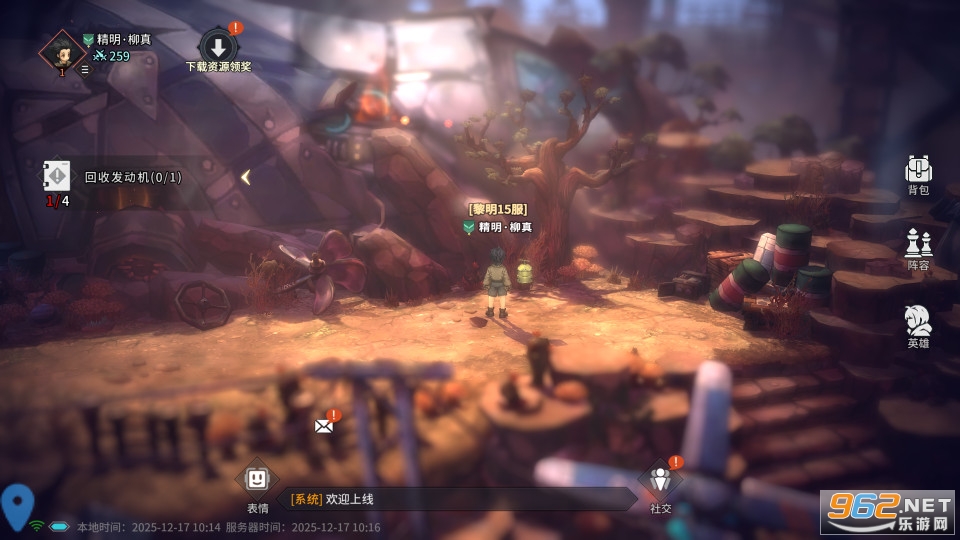Screen dimensions: 960x540
Task: Select the 回收发动机 quest tracker
Action: coord(133,177)
